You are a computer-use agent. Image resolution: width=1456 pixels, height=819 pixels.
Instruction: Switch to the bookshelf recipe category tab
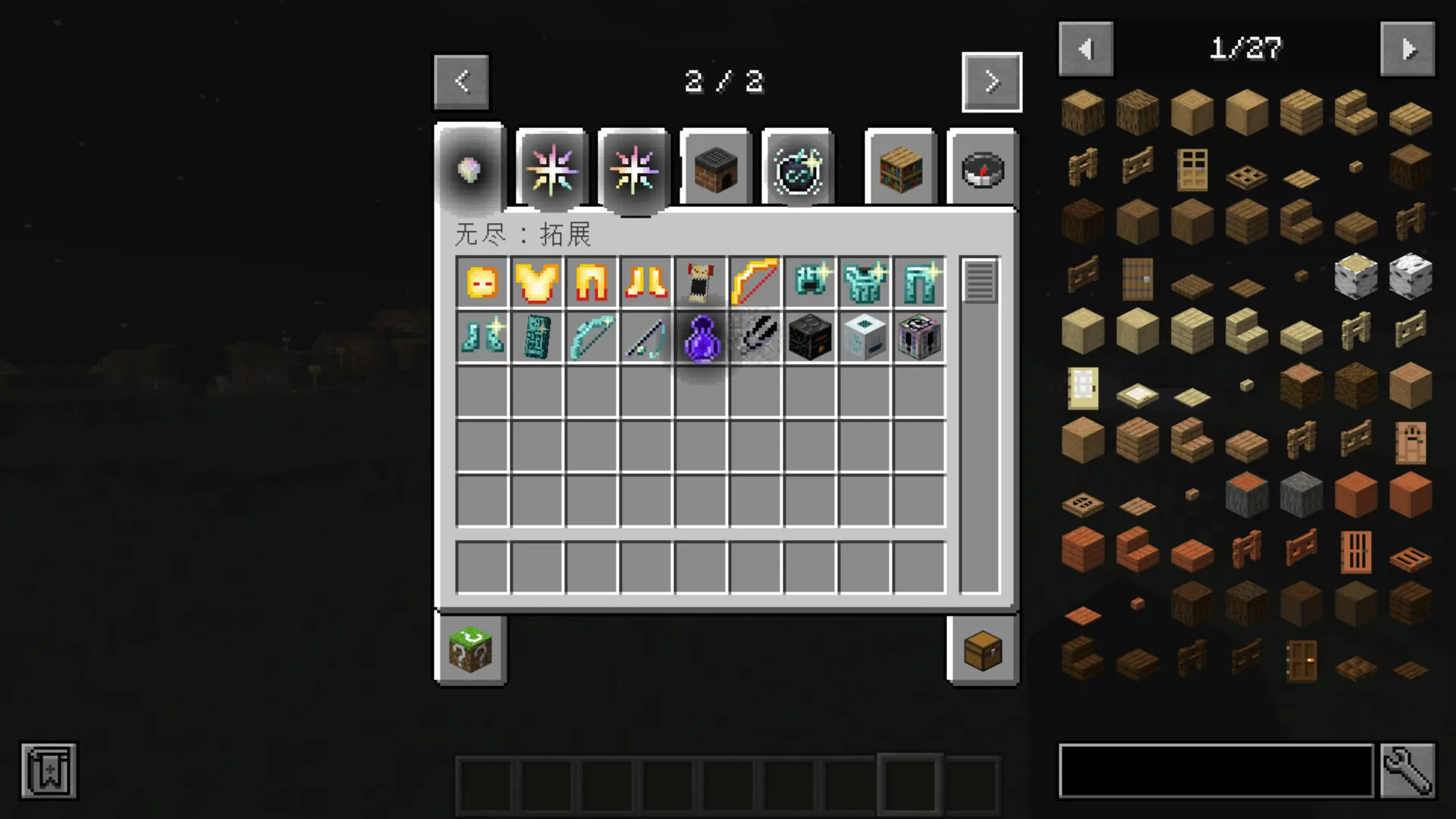(x=900, y=168)
